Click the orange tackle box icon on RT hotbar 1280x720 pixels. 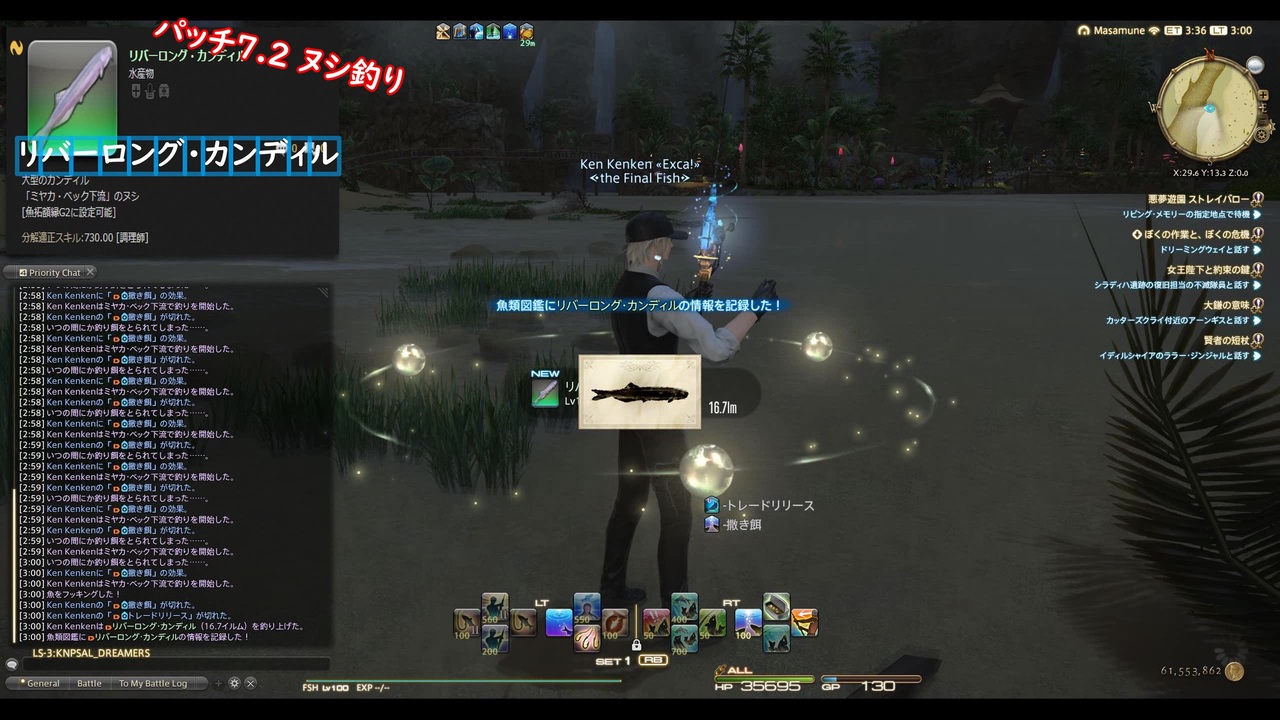click(x=804, y=622)
